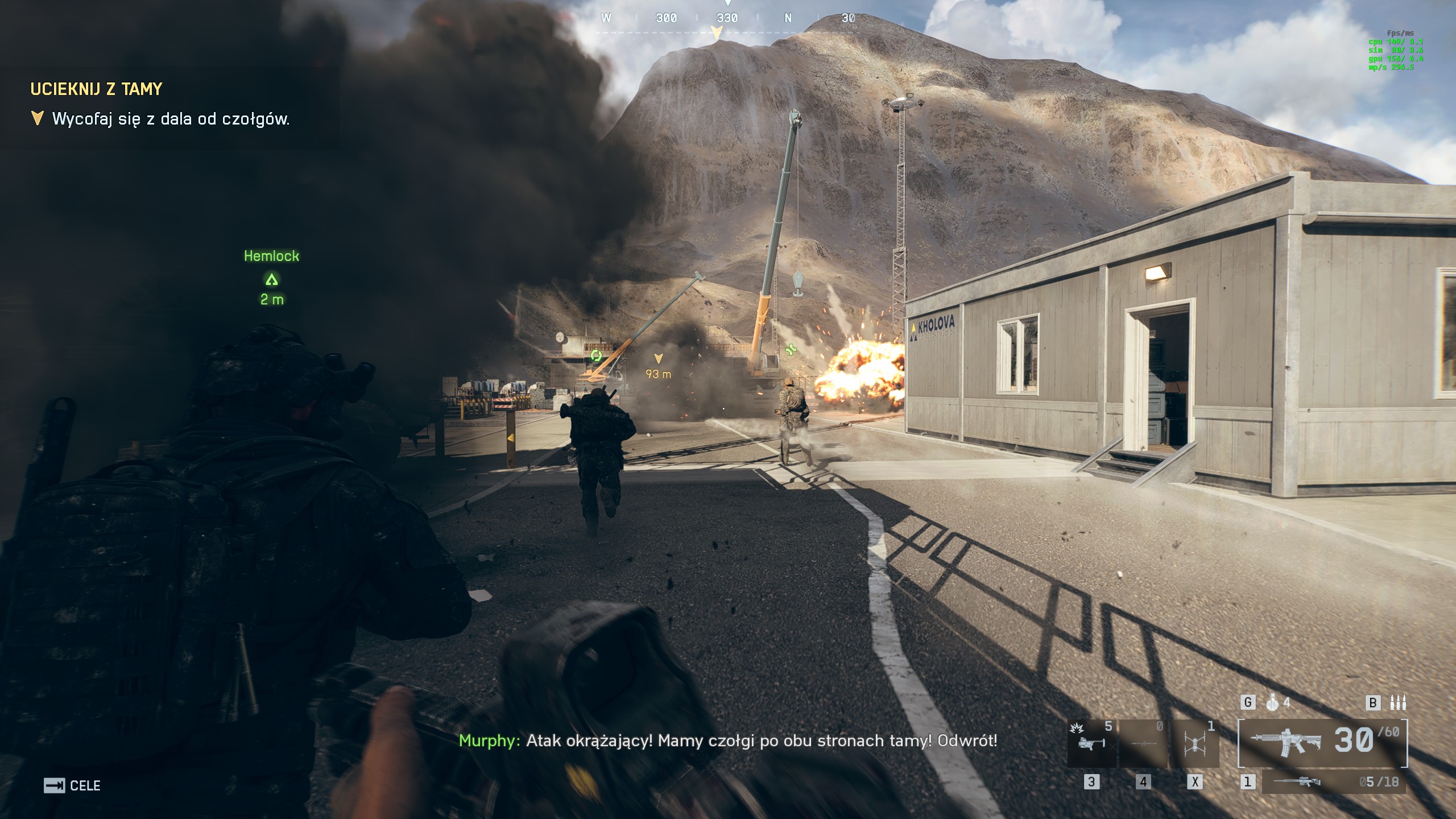This screenshot has width=1456, height=819.
Task: Open the UCIEKNIJ Z TAMY objective tracker
Action: (x=96, y=89)
